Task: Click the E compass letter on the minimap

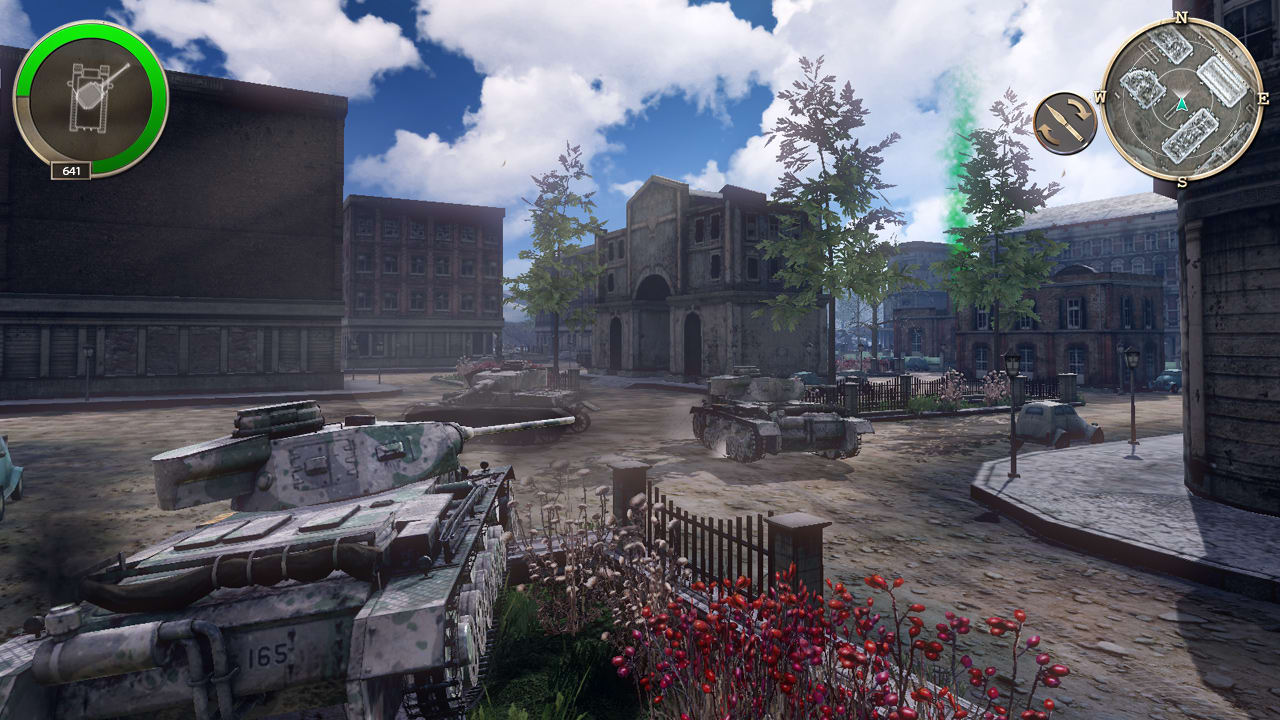Action: coord(1264,99)
